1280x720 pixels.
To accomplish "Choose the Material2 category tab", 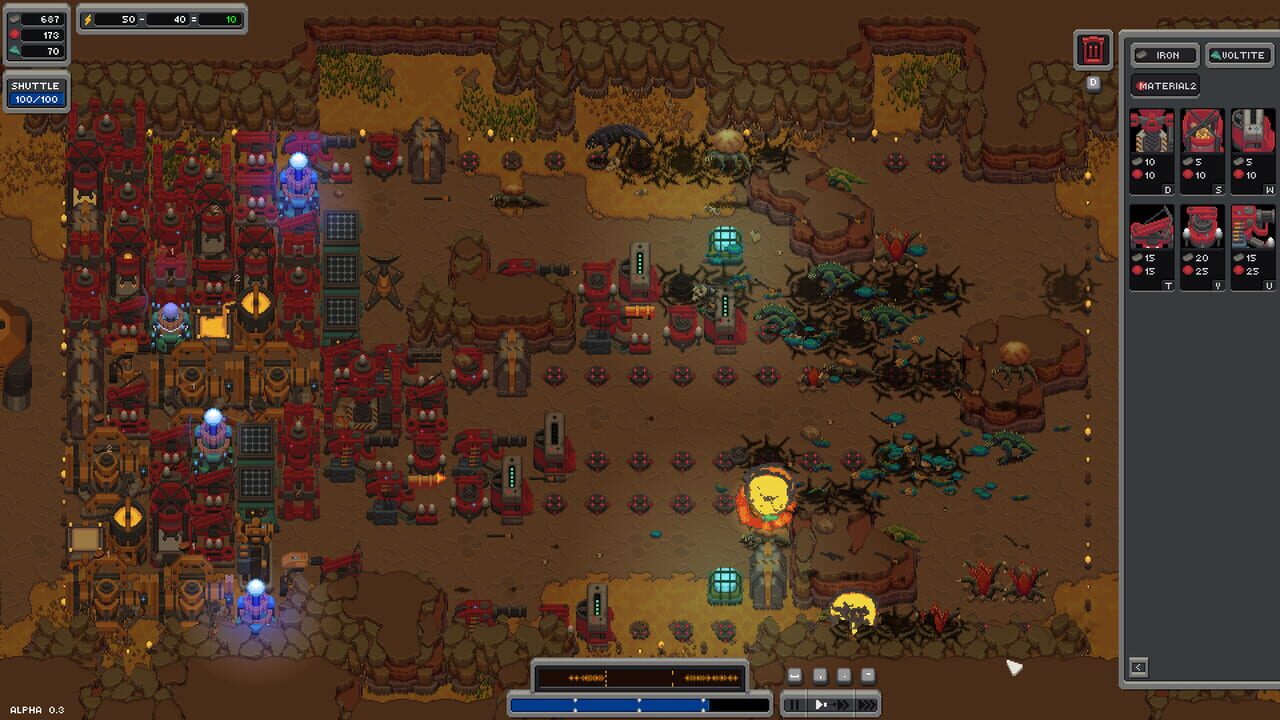I will click(x=1165, y=86).
